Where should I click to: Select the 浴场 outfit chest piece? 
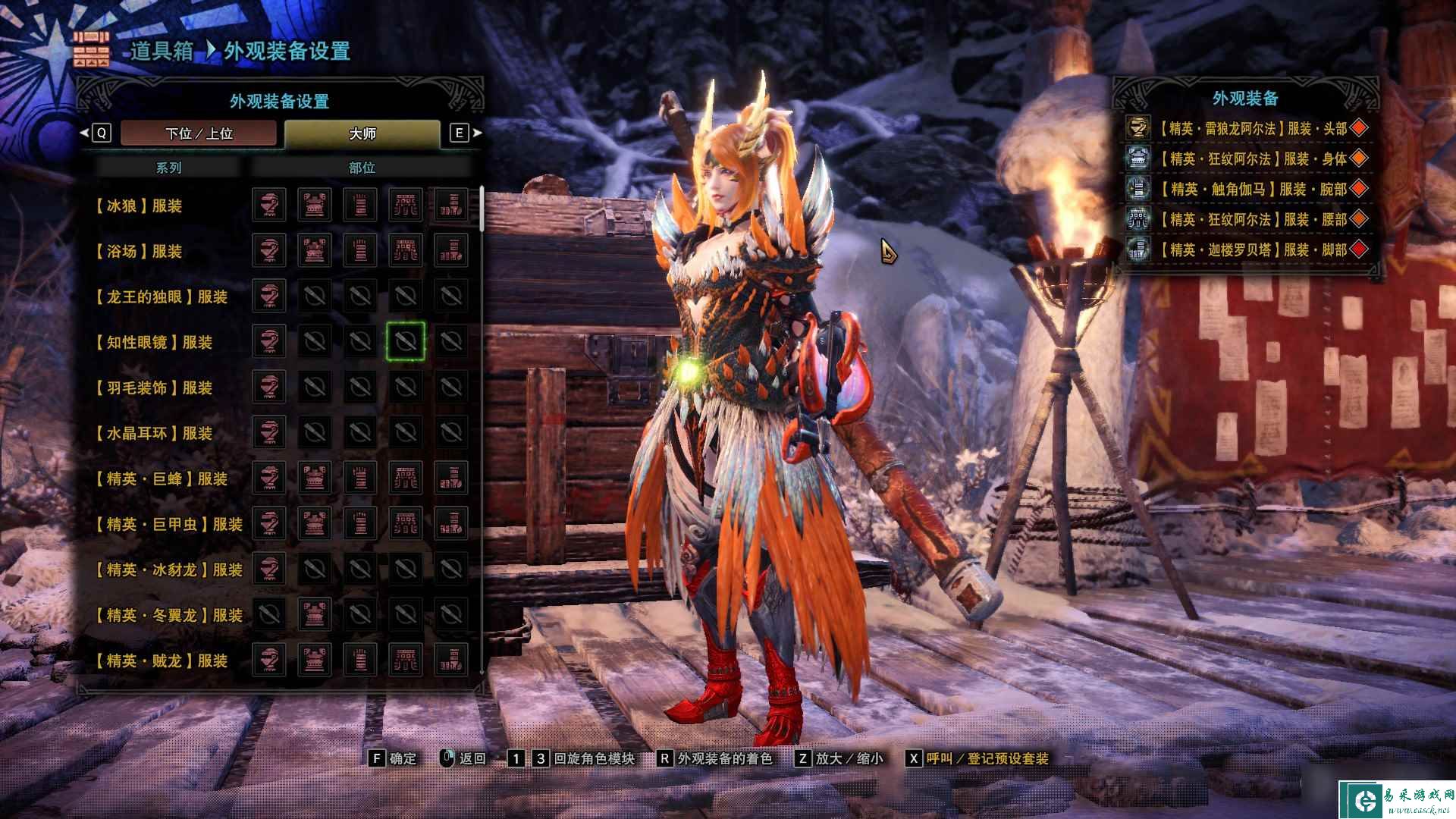pyautogui.click(x=315, y=250)
